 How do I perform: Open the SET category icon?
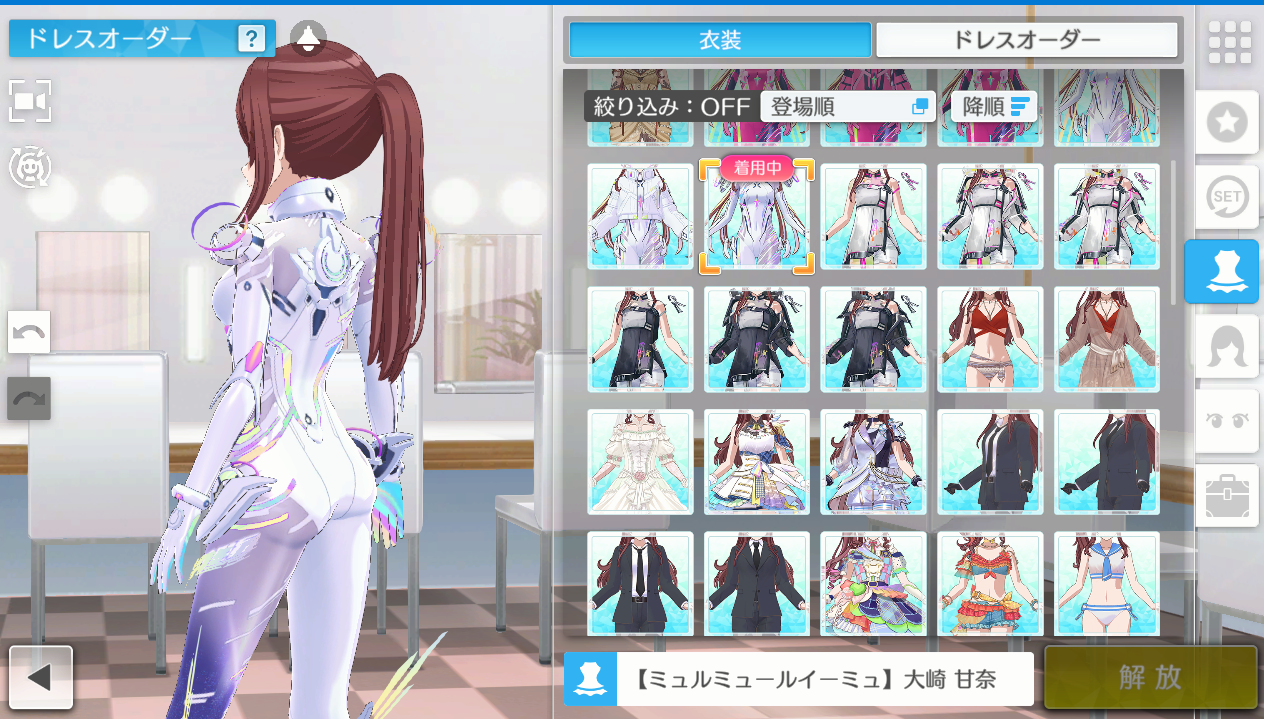(1227, 197)
